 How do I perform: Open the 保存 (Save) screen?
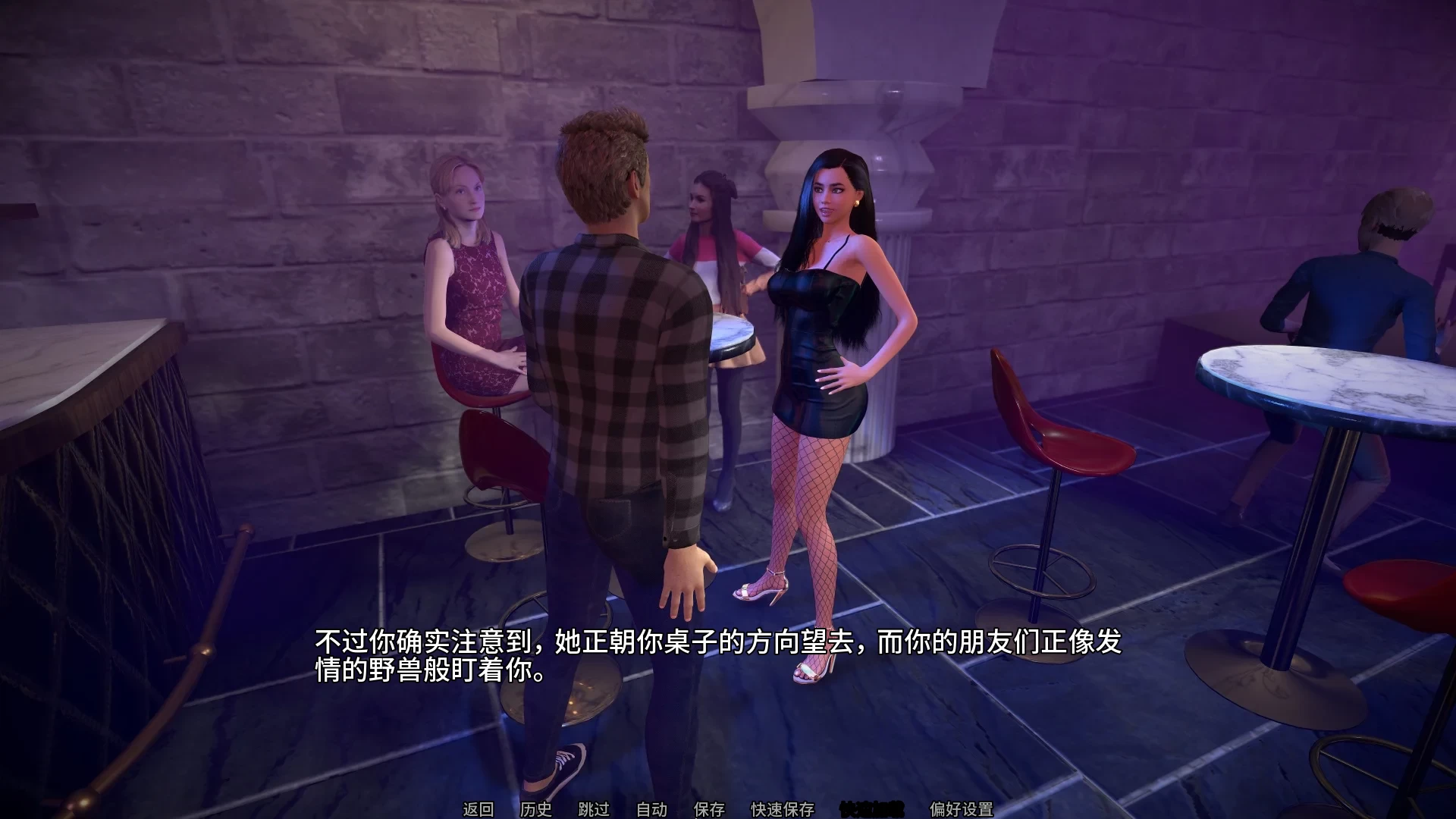709,809
